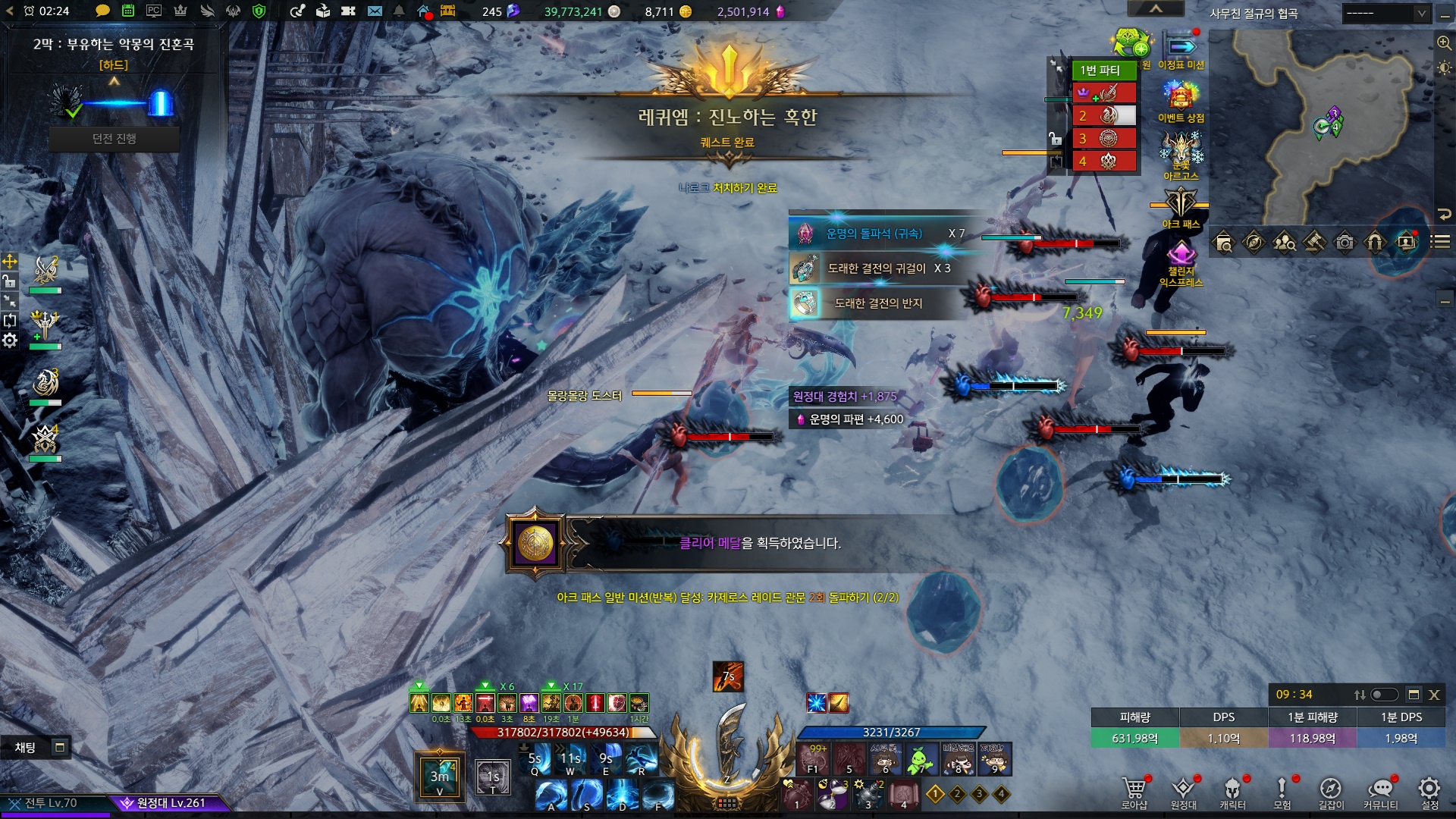Toggle the damage meter switch

coord(1384,695)
